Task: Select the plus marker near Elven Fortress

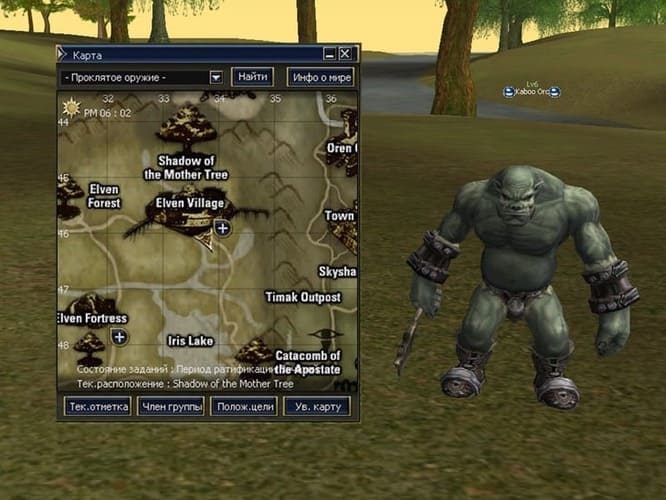Action: (119, 337)
